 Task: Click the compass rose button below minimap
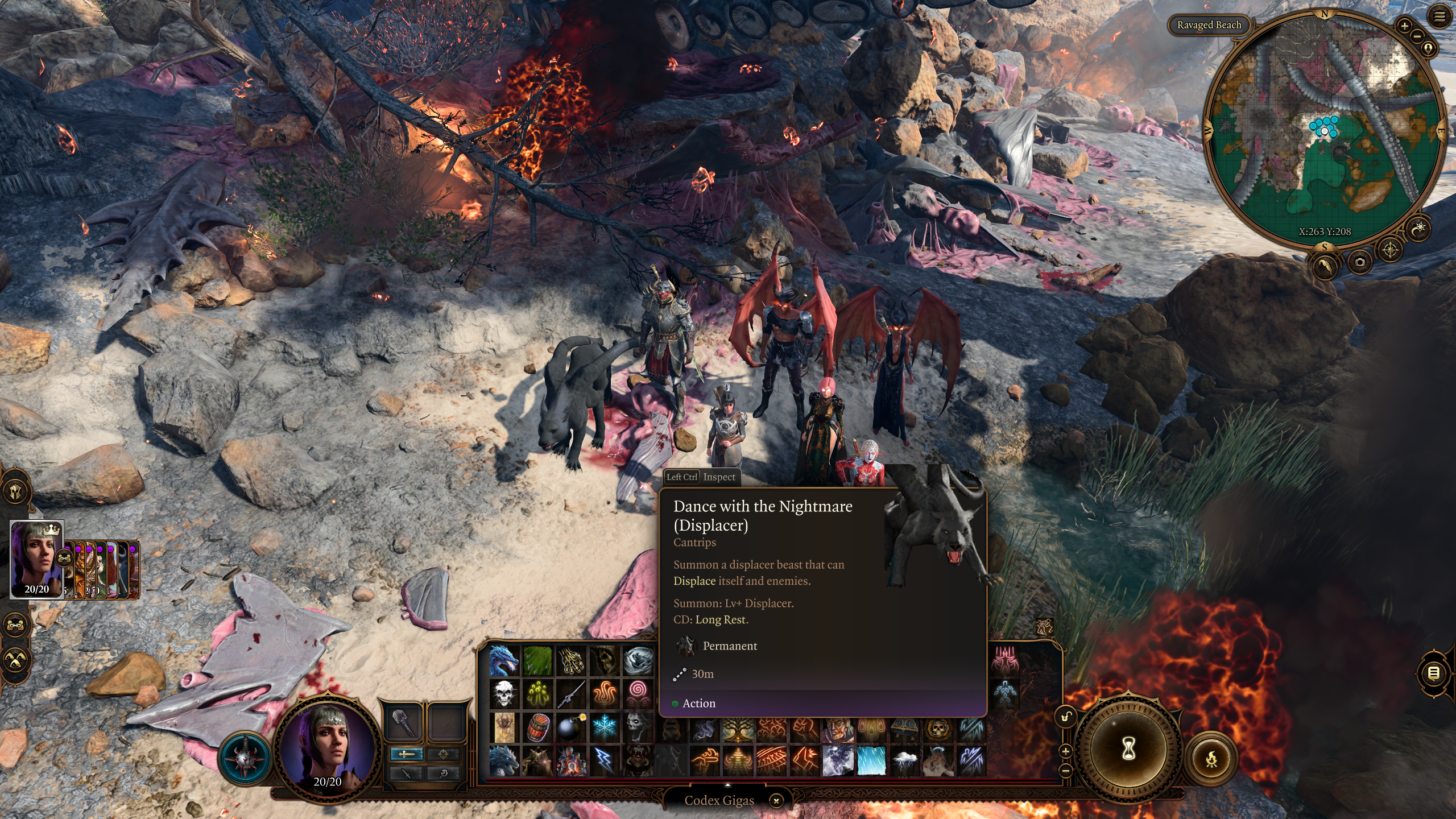[1391, 250]
